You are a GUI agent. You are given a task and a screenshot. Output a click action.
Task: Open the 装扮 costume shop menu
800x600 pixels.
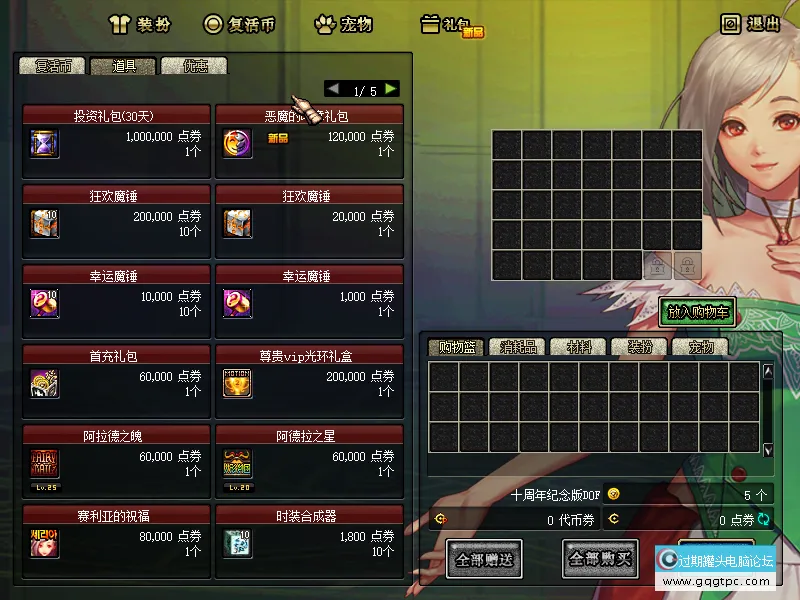pyautogui.click(x=140, y=24)
